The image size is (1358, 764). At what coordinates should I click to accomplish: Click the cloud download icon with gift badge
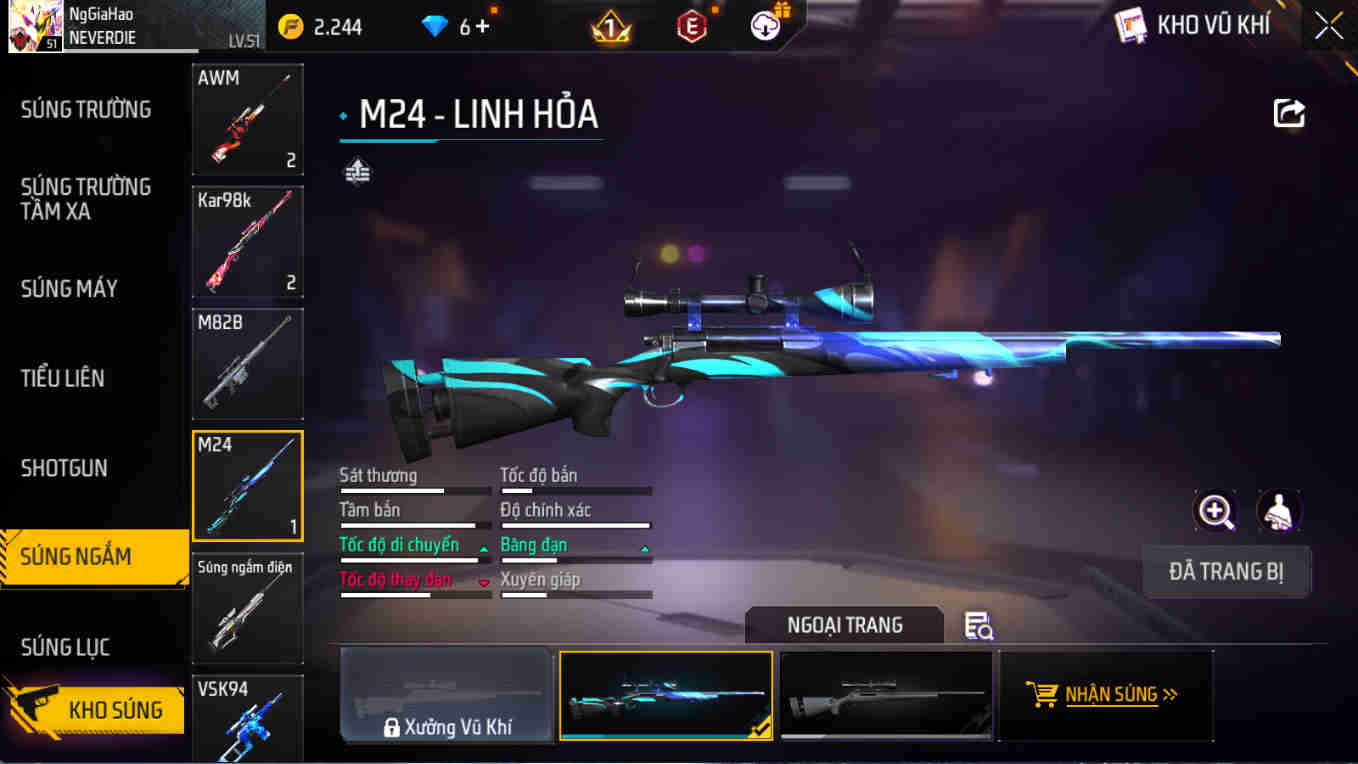(x=764, y=25)
